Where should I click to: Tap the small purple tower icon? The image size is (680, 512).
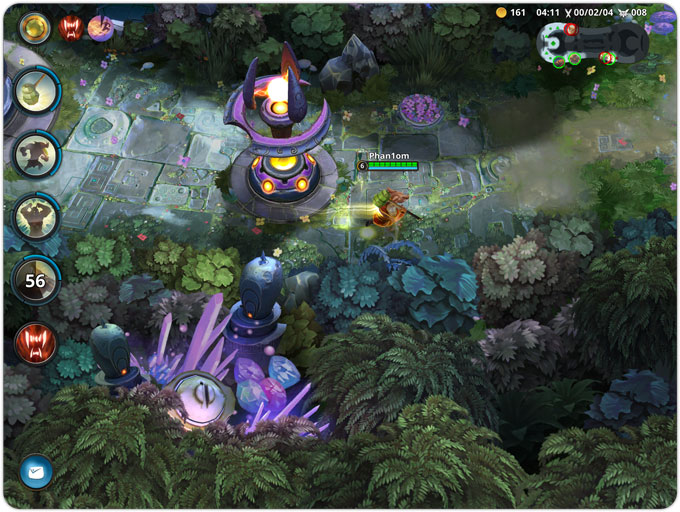click(100, 28)
